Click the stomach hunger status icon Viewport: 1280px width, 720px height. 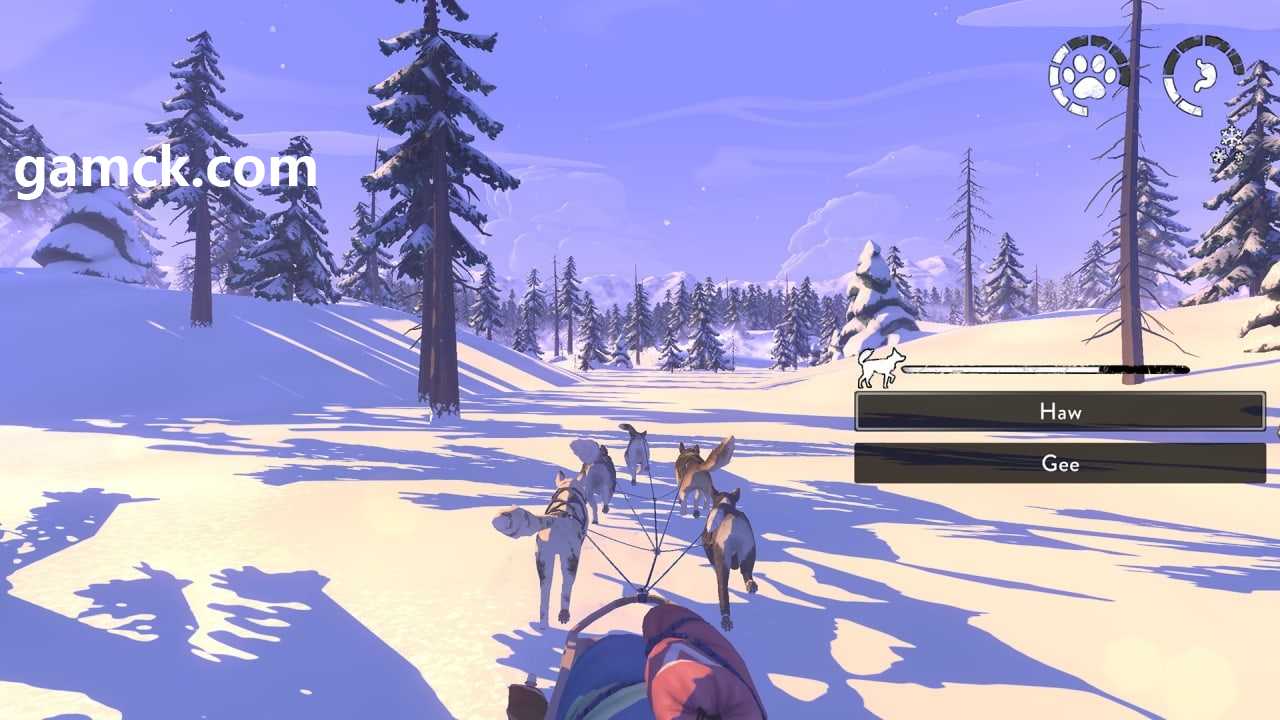point(1203,75)
